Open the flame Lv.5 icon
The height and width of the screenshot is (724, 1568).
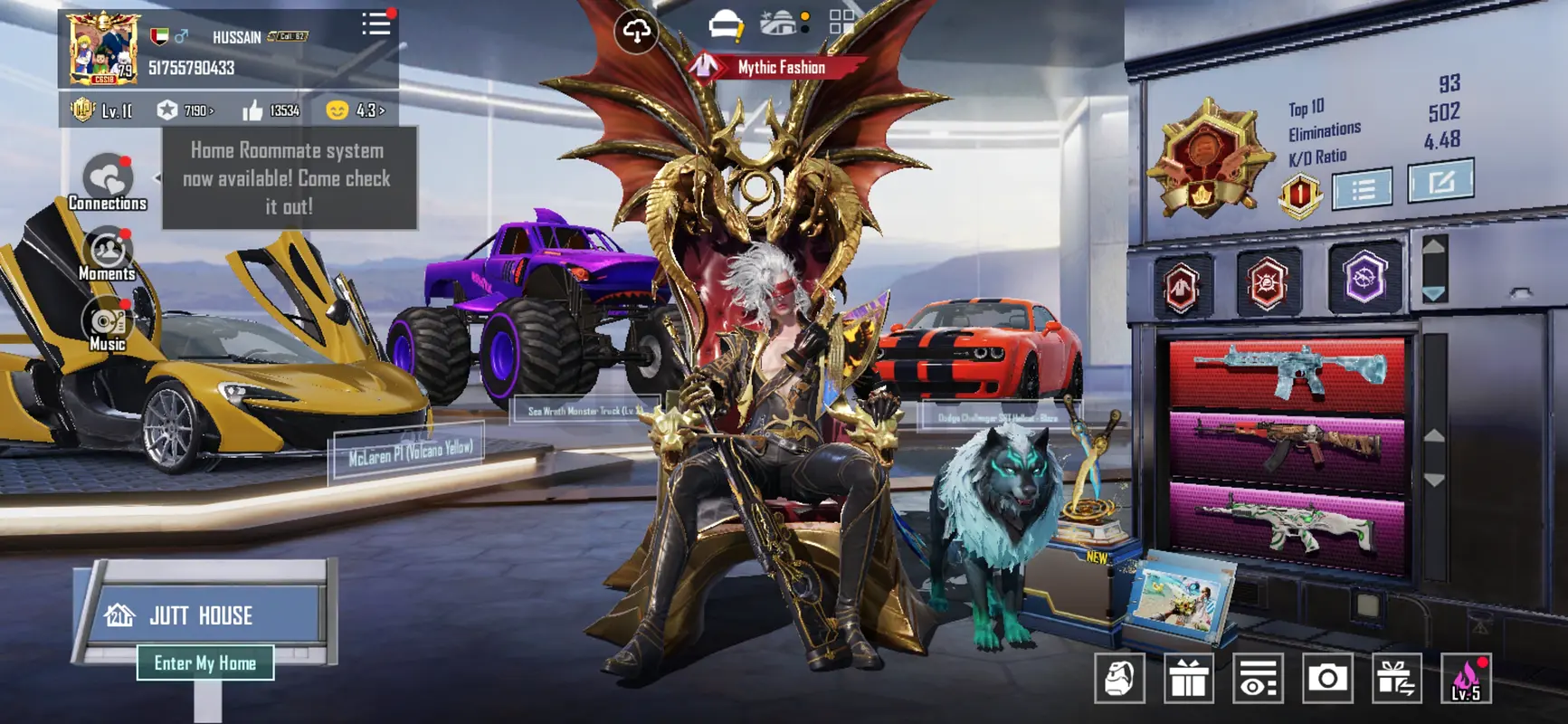tap(1466, 678)
